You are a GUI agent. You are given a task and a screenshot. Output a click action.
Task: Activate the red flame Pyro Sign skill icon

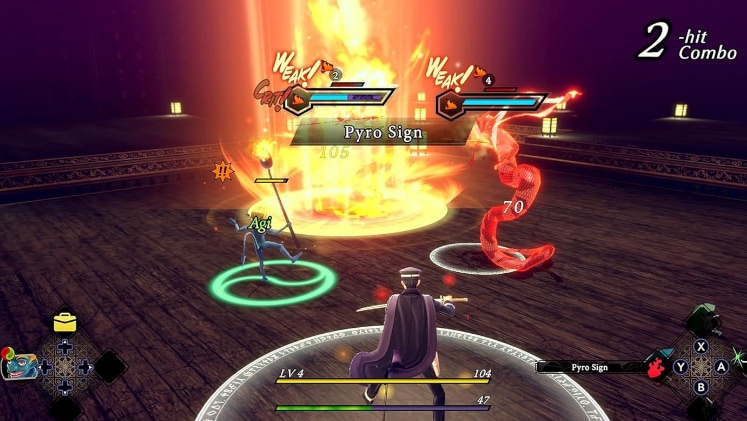point(655,367)
